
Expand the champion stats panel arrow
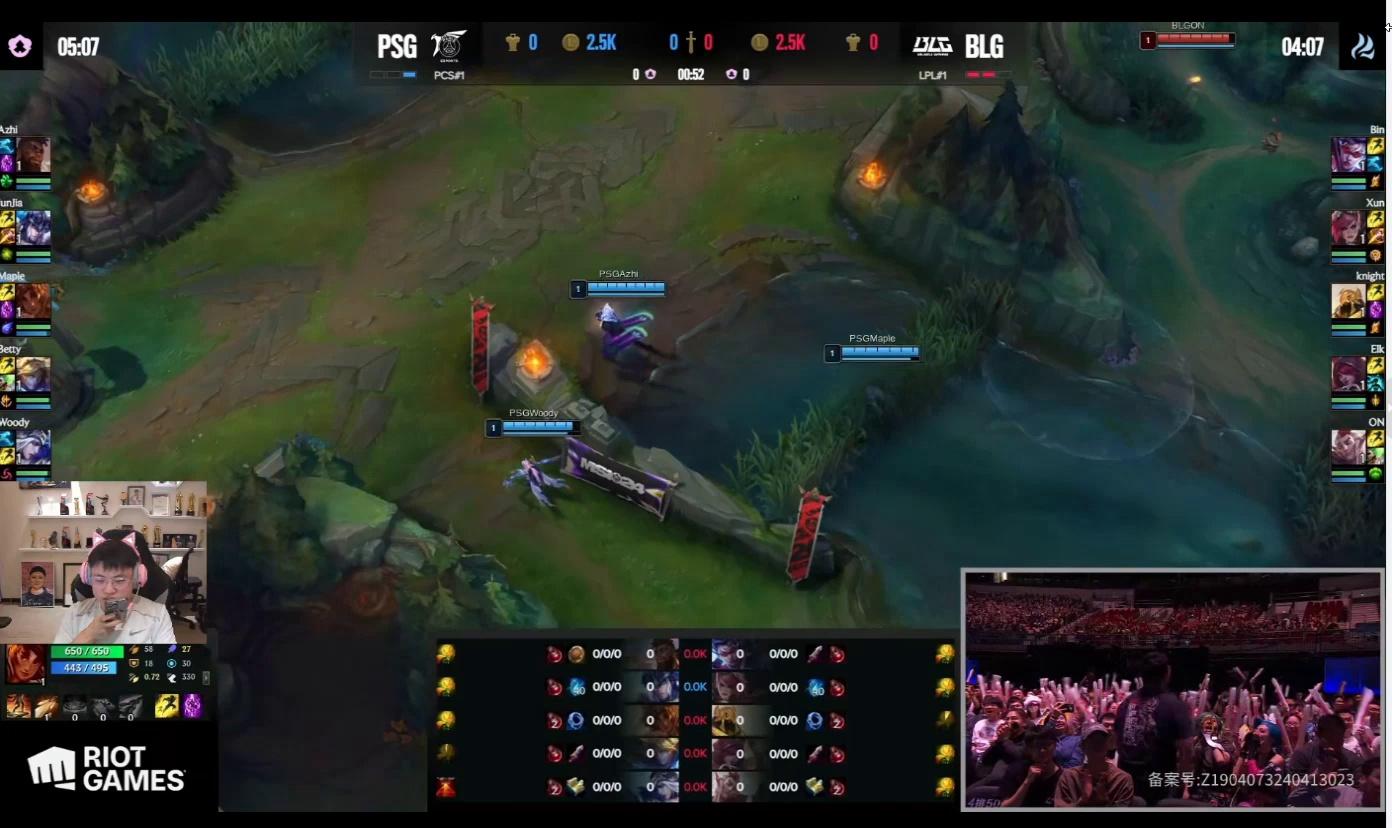tap(206, 677)
